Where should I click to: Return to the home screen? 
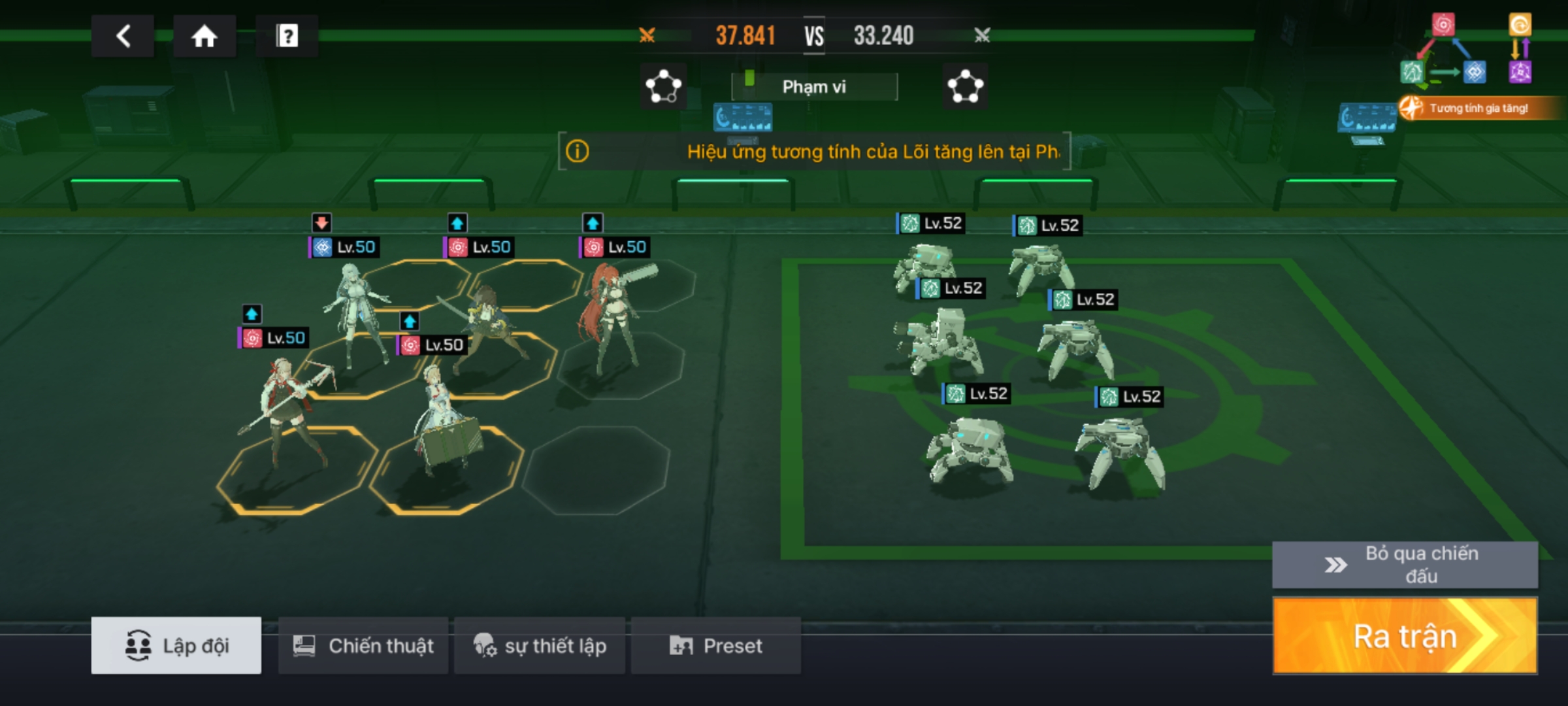204,36
